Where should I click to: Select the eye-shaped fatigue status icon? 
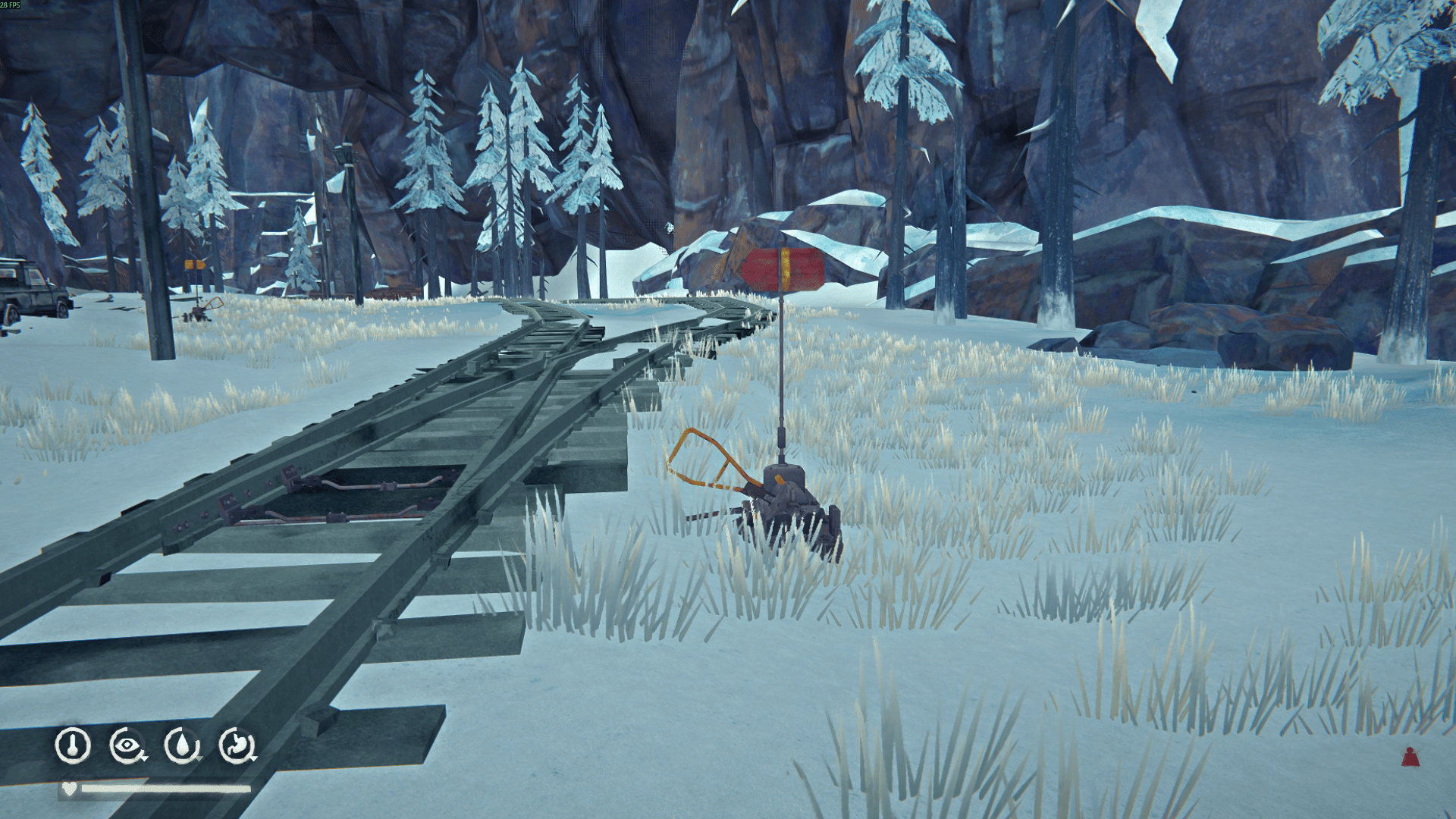coord(127,745)
